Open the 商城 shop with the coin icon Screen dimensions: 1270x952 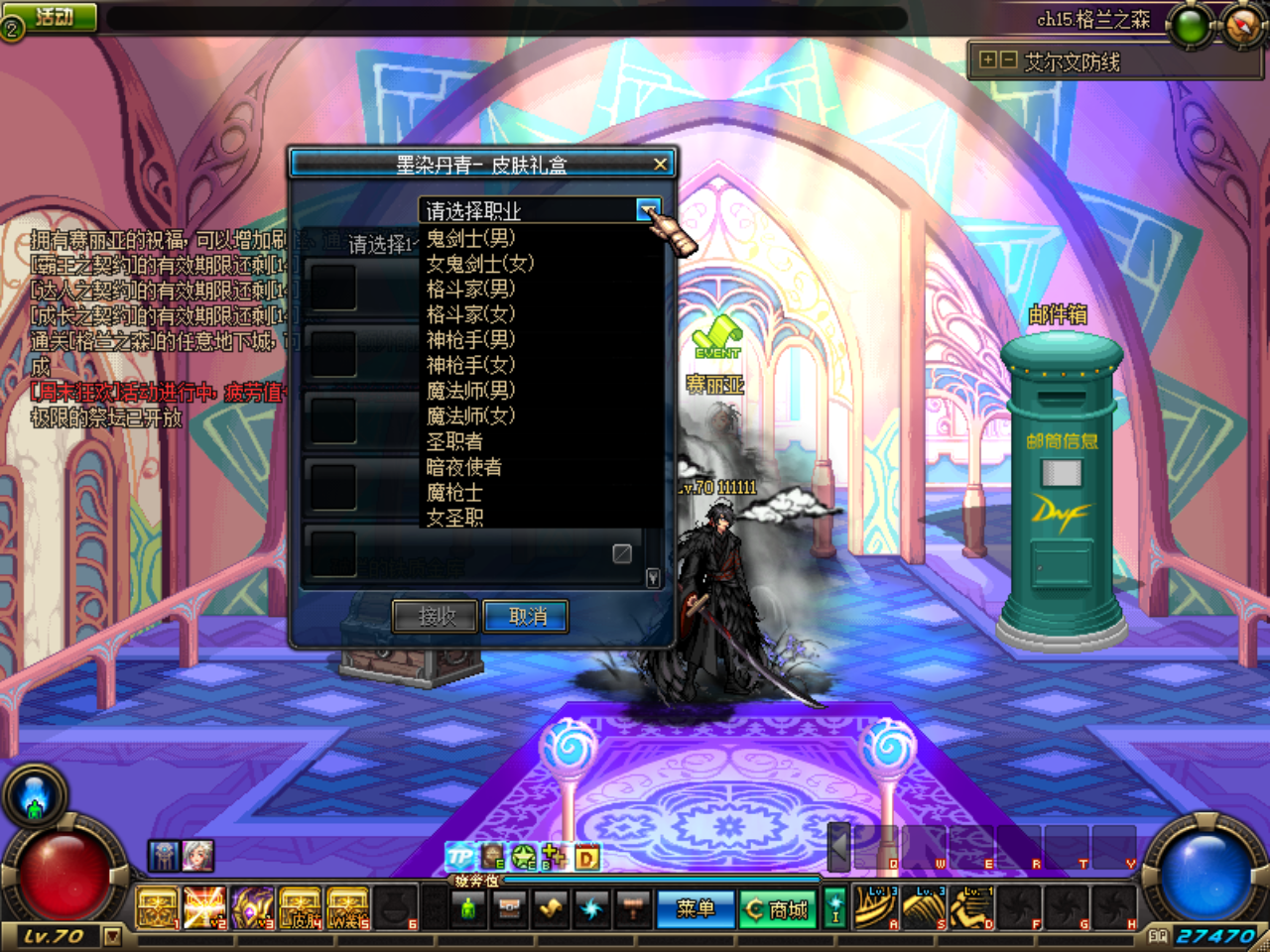point(778,908)
